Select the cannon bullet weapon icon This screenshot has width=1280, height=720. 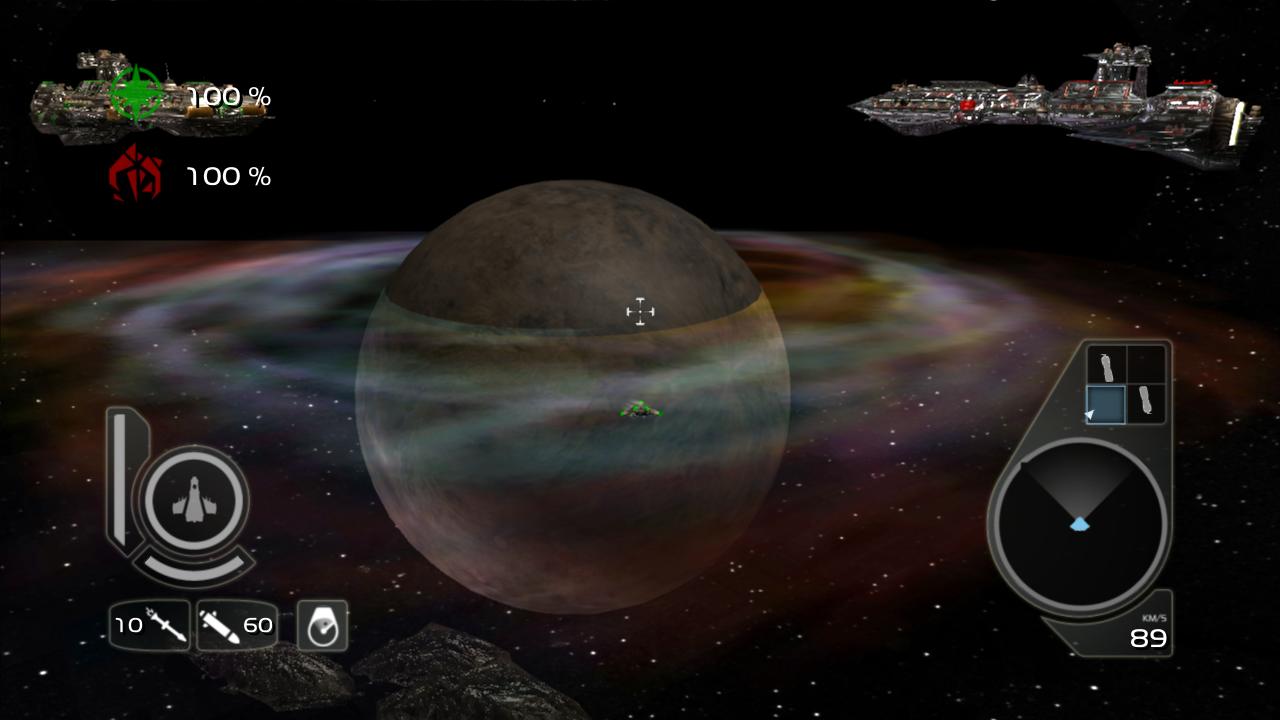click(x=219, y=626)
